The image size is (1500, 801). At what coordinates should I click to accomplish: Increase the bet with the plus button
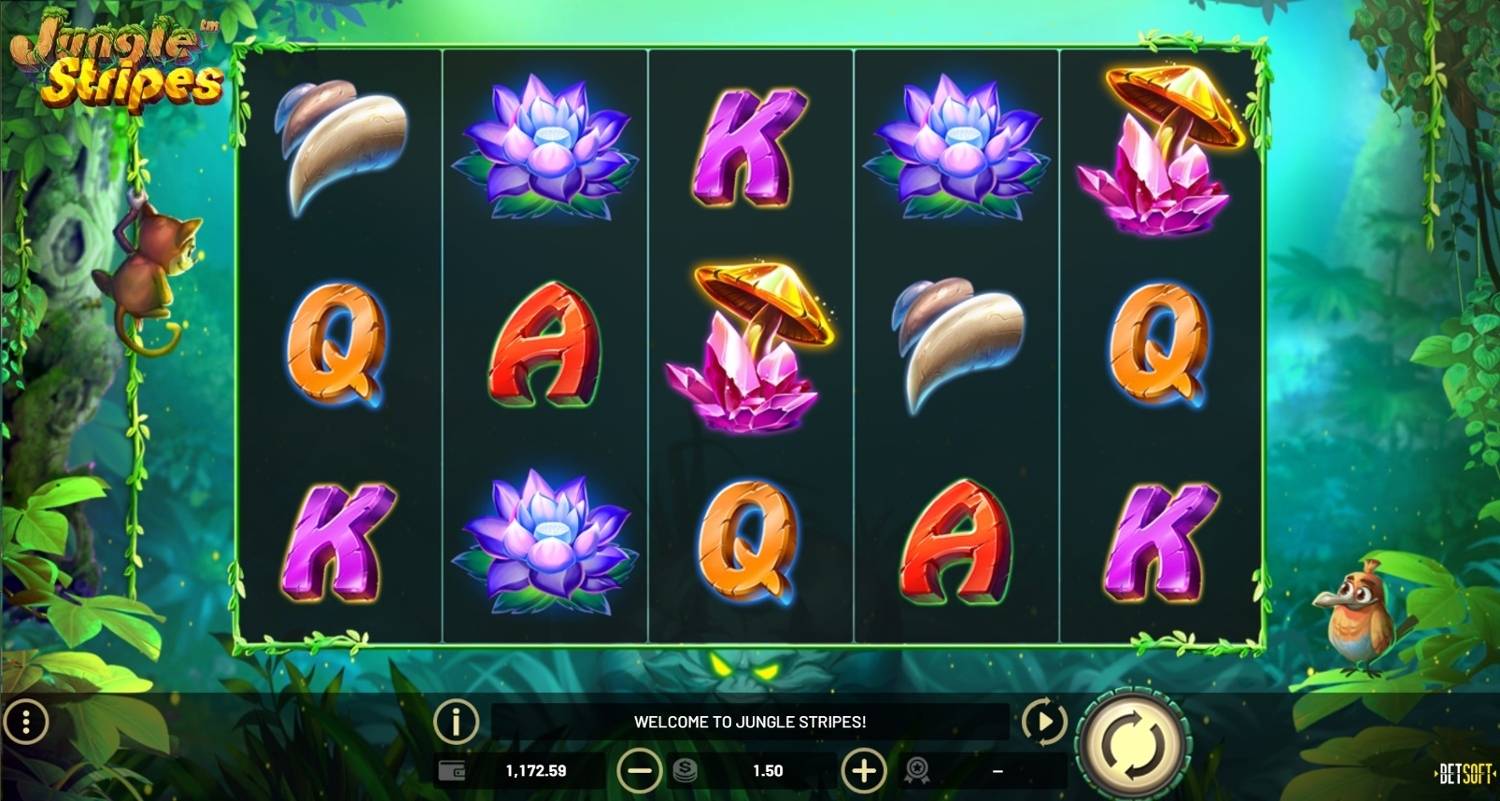coord(864,771)
